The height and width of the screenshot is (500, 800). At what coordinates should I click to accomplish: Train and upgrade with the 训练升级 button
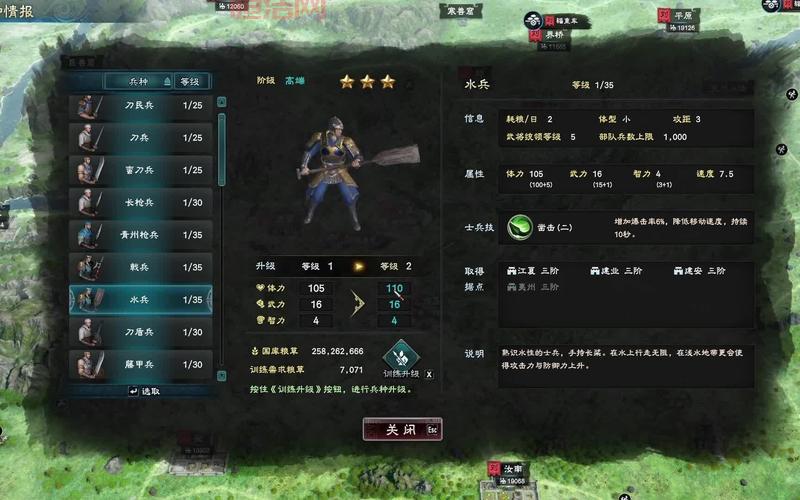pos(401,357)
